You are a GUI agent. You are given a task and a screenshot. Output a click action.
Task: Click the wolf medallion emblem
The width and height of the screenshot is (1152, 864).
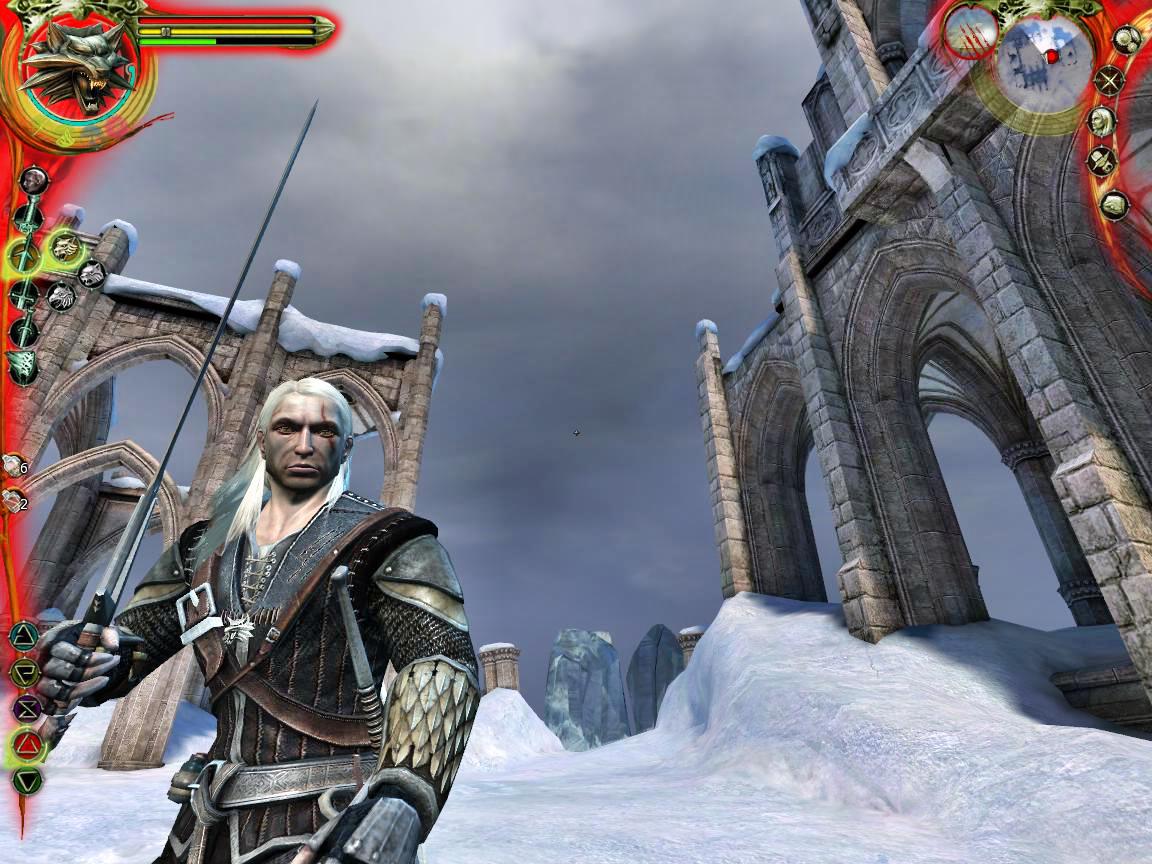click(75, 70)
